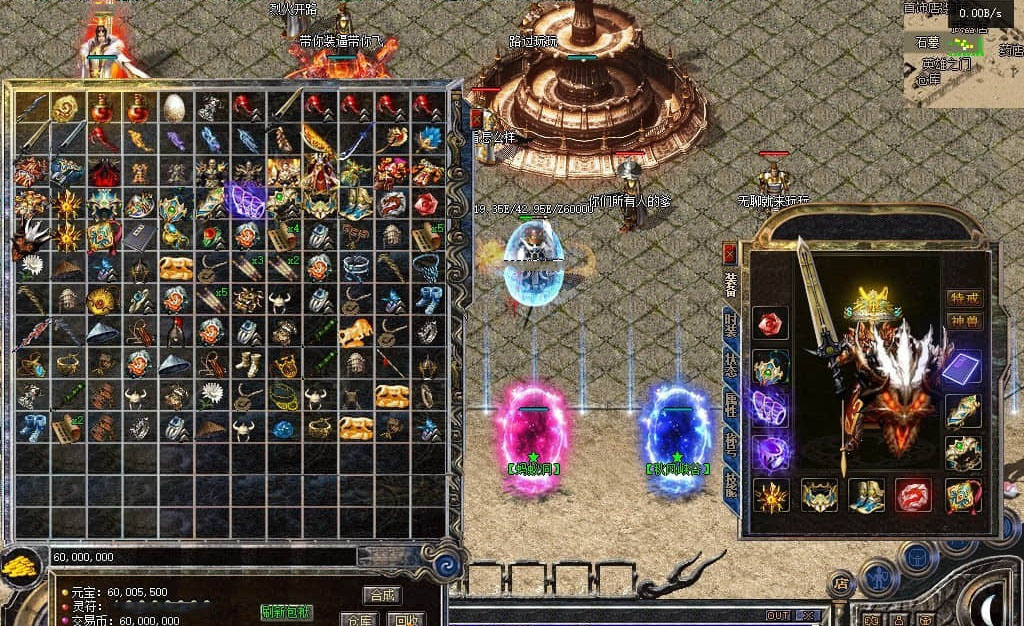Screen dimensions: 1024x626
Task: Show the 技能 skills tab
Action: (731, 480)
